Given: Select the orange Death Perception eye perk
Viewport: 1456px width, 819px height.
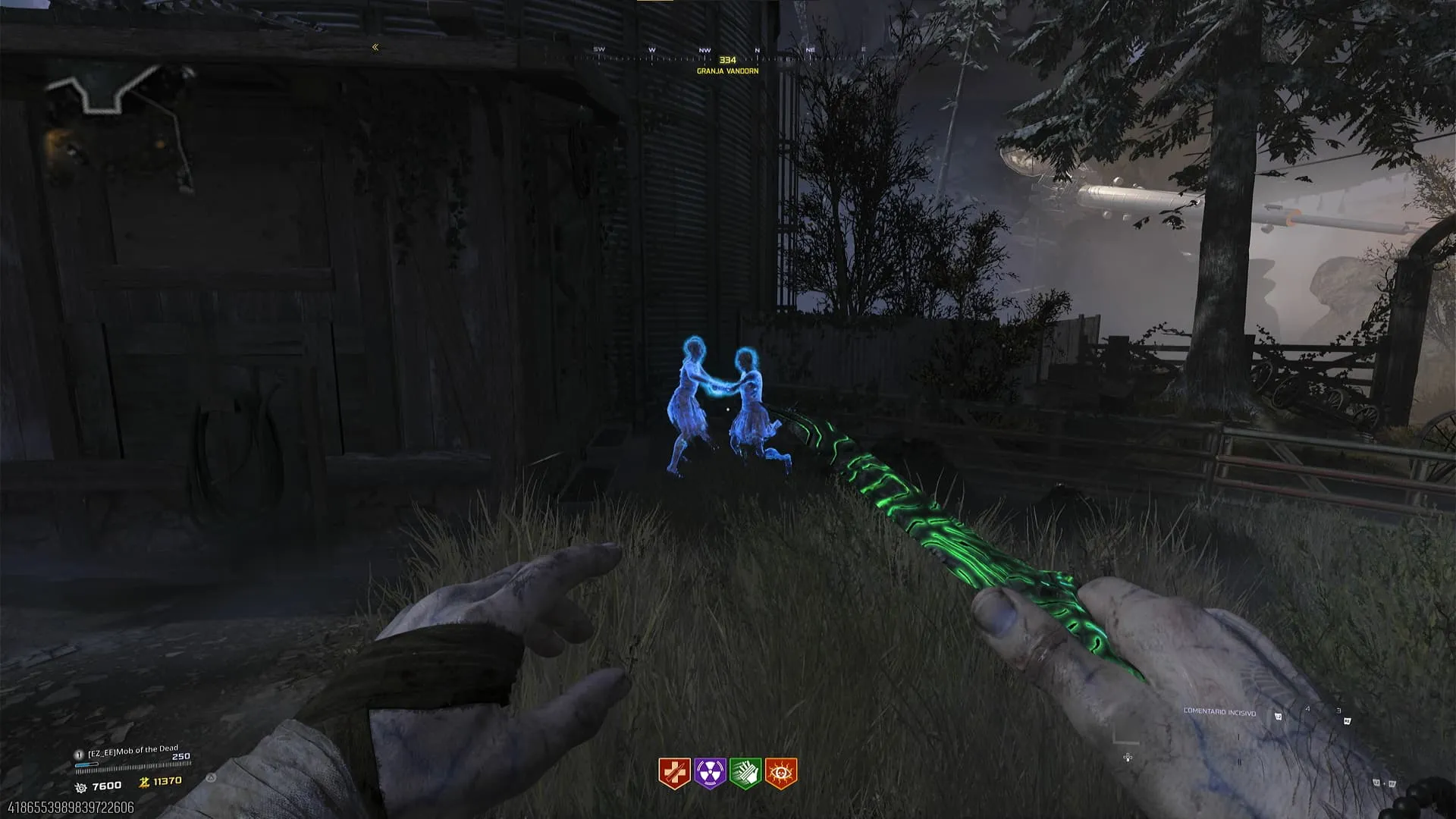Looking at the screenshot, I should pos(780,773).
